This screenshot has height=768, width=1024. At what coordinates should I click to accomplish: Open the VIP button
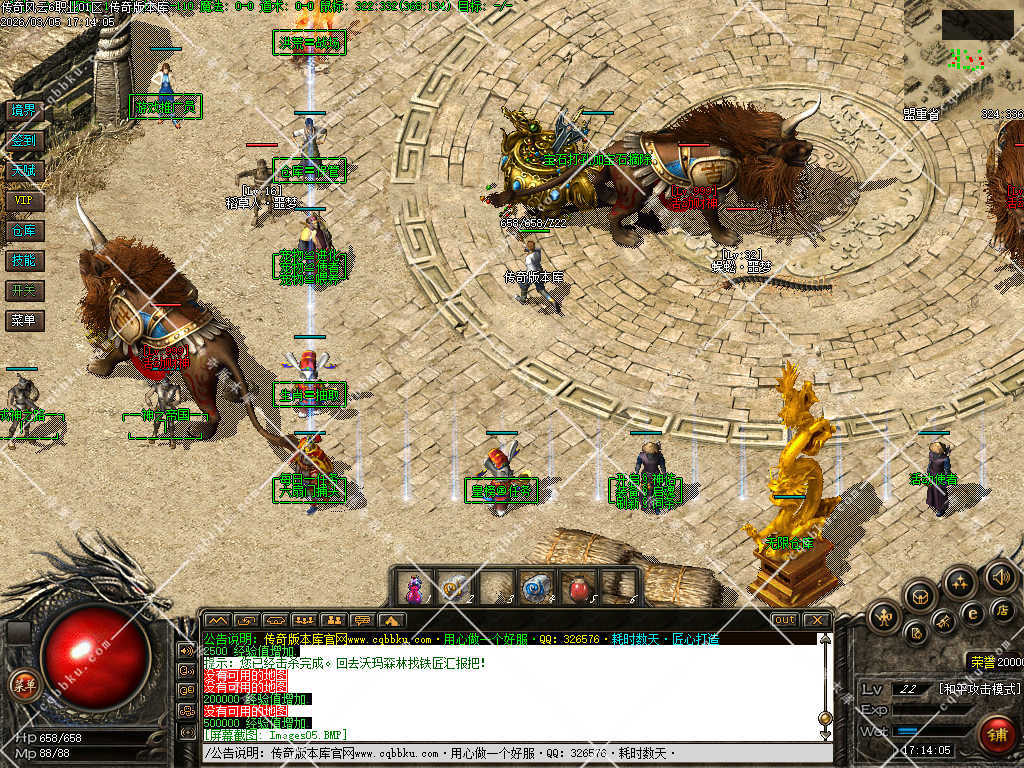click(23, 200)
